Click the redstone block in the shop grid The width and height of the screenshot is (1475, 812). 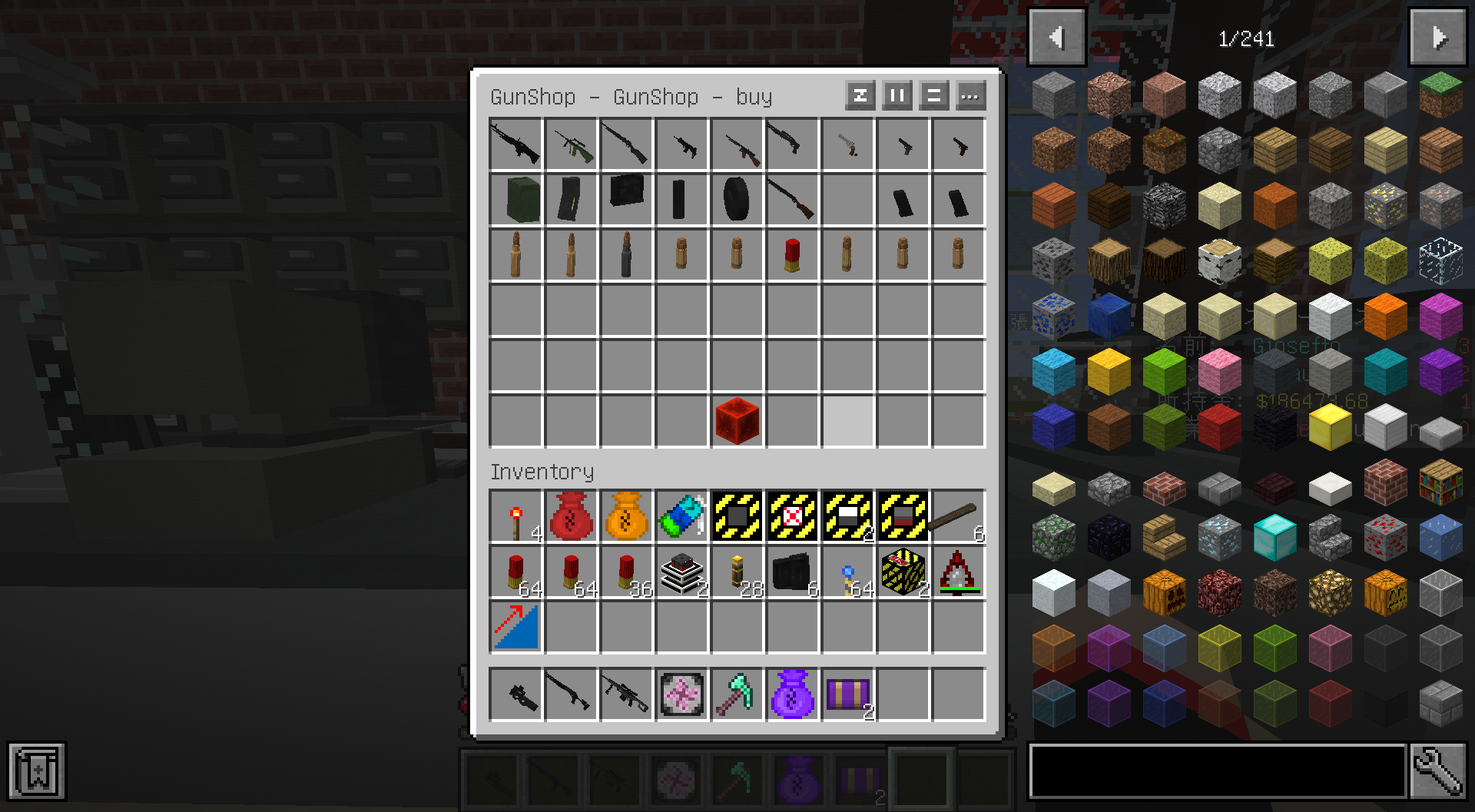coord(737,419)
